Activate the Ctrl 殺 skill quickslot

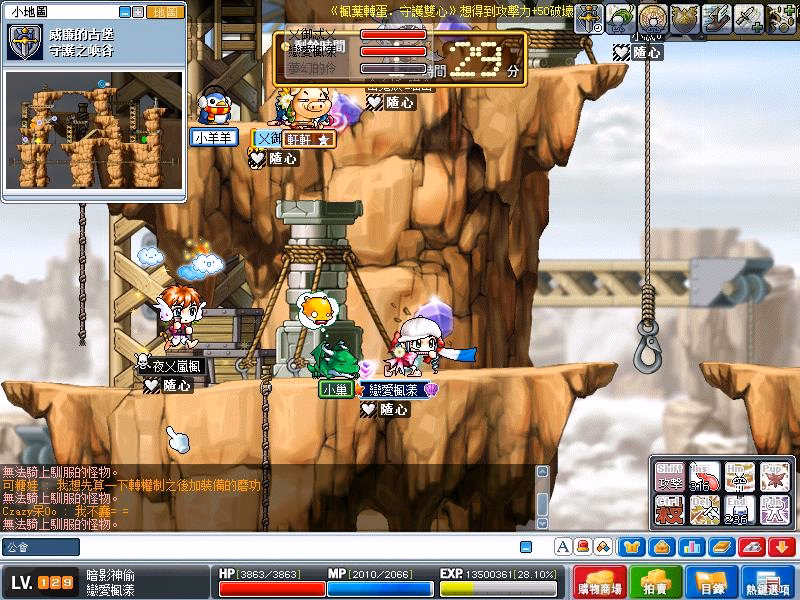pos(671,511)
